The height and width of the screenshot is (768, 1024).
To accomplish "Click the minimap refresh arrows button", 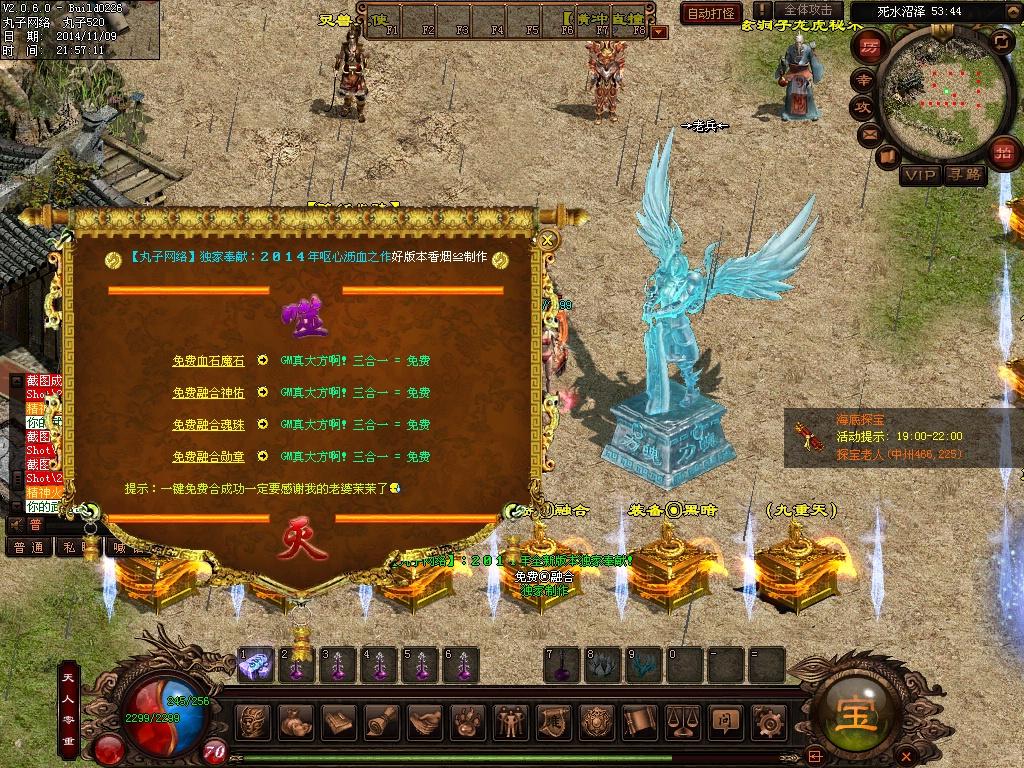I will point(1002,41).
